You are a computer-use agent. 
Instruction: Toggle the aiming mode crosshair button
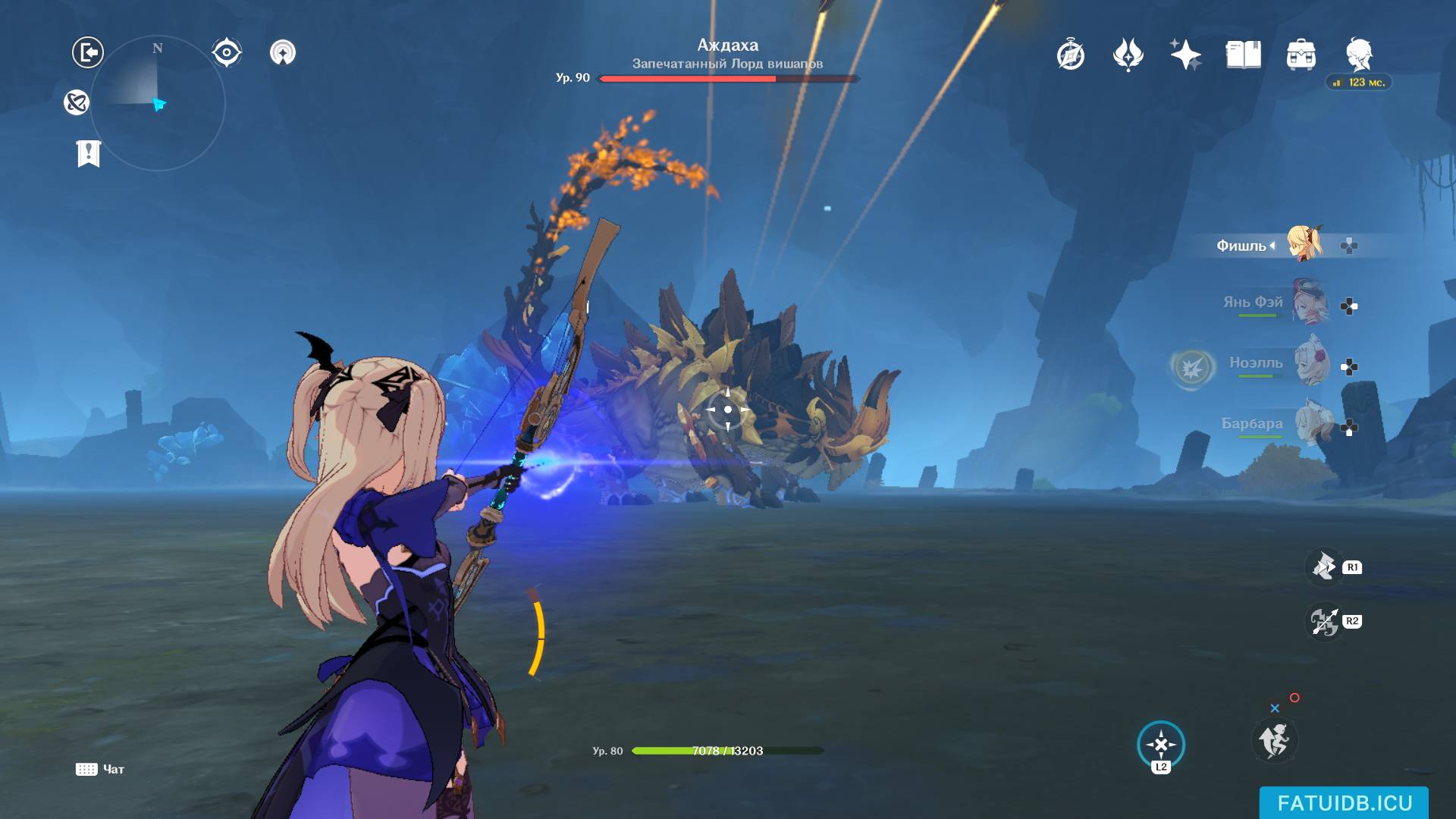(x=1160, y=744)
